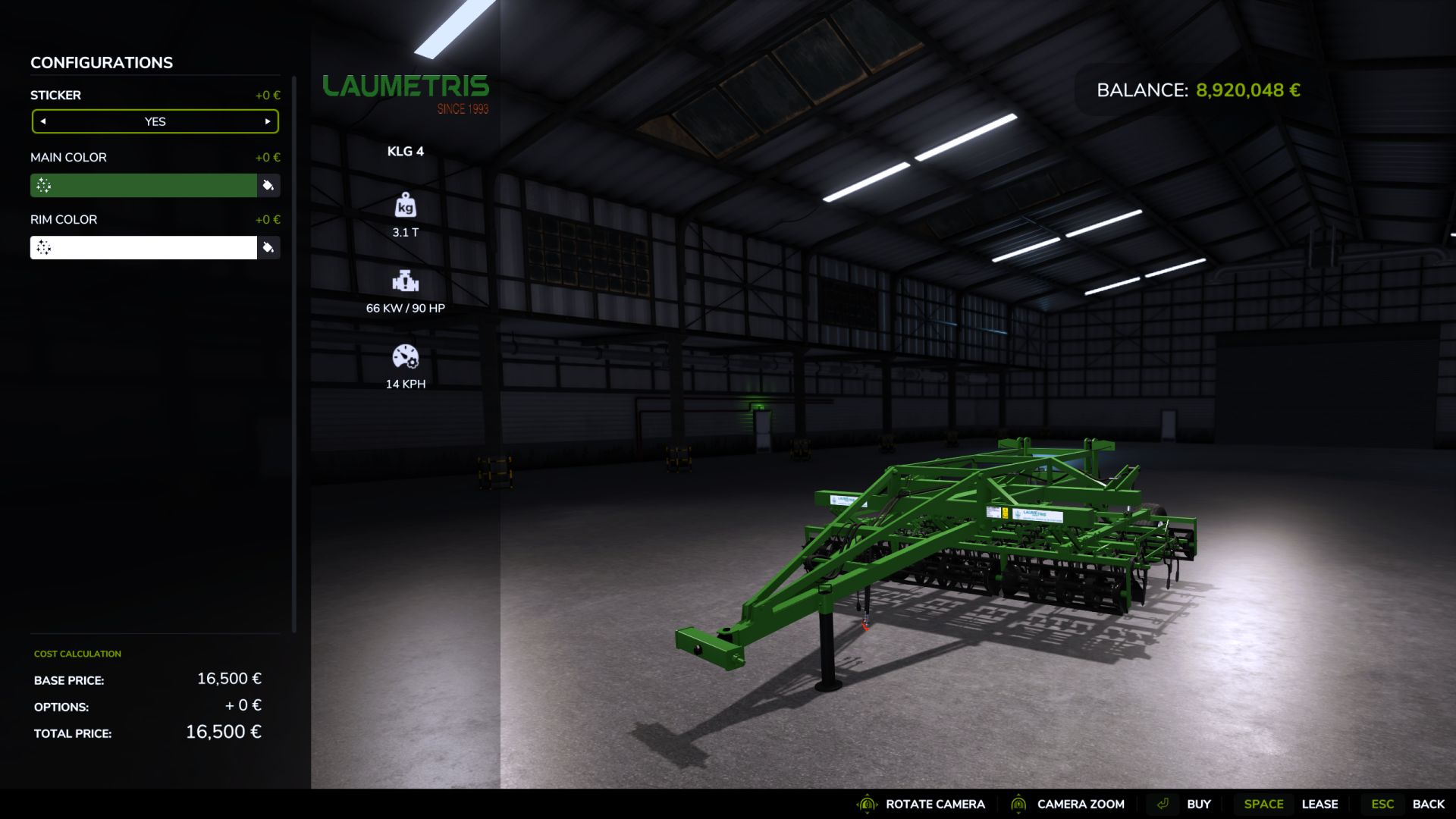The image size is (1456, 819).
Task: Click the speedometer icon for 14 KPH
Action: 406,356
